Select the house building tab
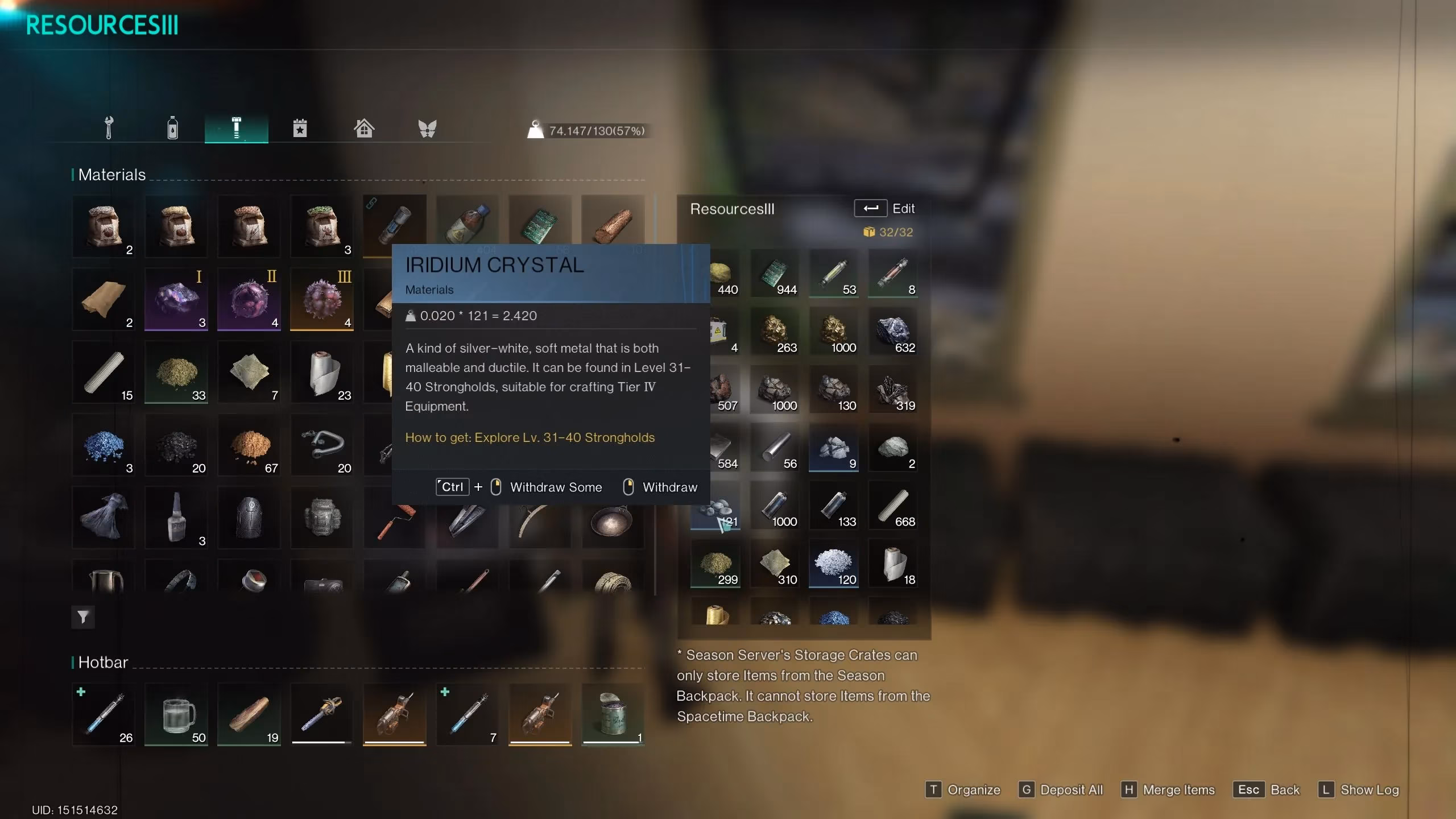Viewport: 1456px width, 819px height. (364, 128)
